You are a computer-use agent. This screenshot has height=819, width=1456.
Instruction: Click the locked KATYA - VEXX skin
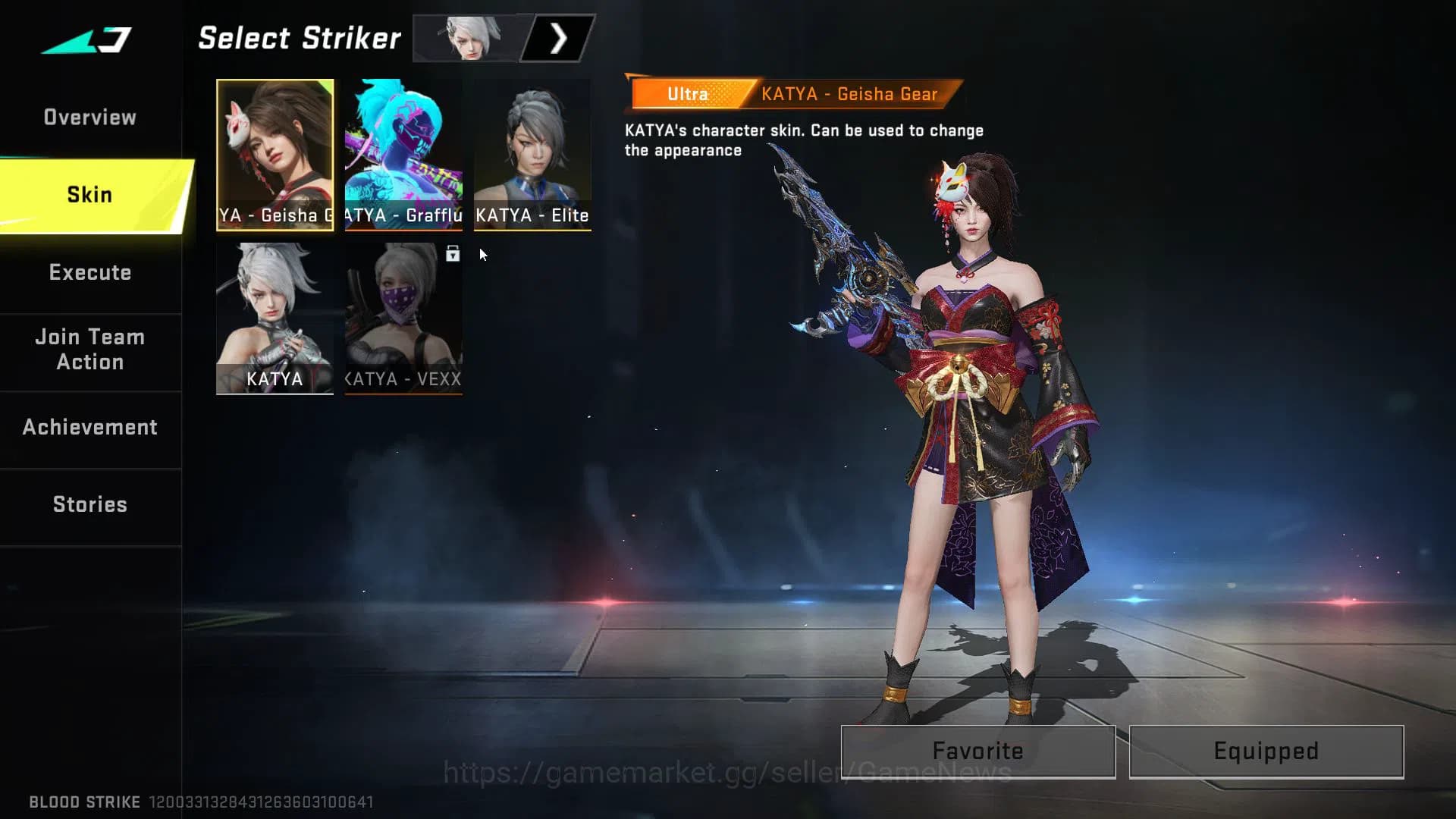[x=404, y=315]
